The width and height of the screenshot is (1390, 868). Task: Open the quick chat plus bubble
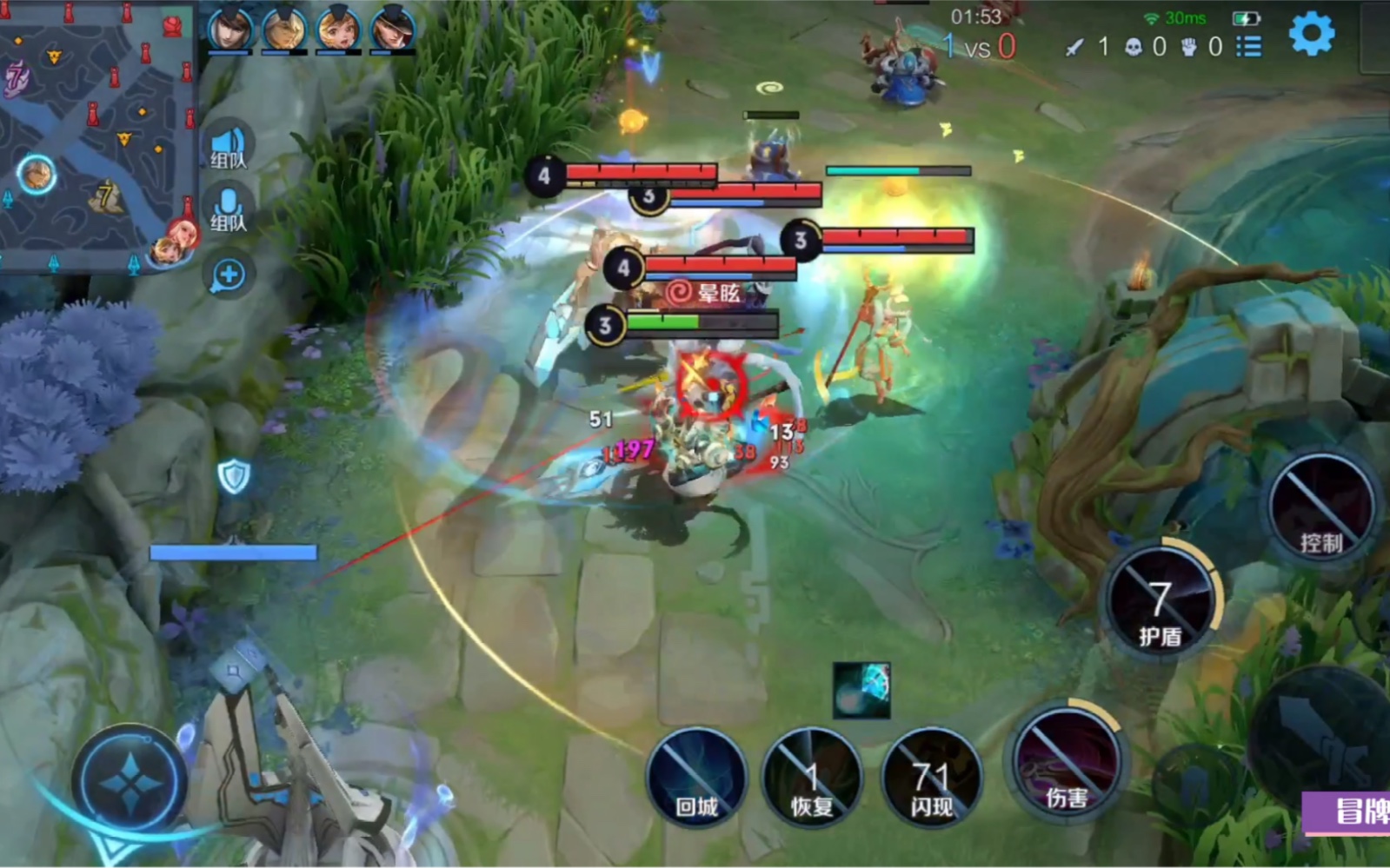pos(229,275)
